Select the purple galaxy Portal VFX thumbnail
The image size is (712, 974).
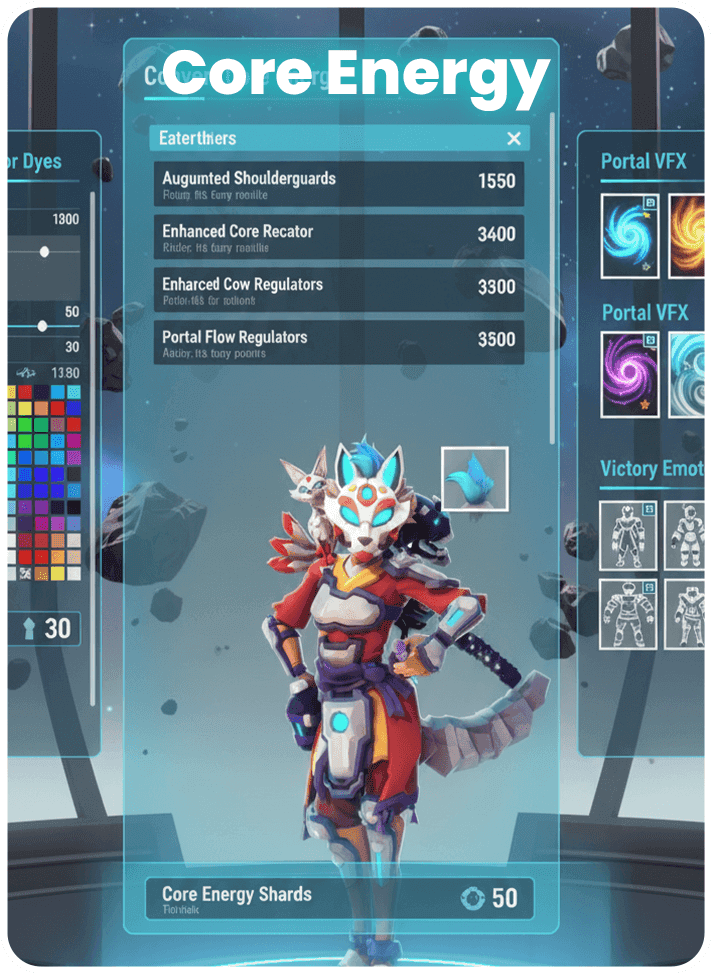(x=629, y=375)
